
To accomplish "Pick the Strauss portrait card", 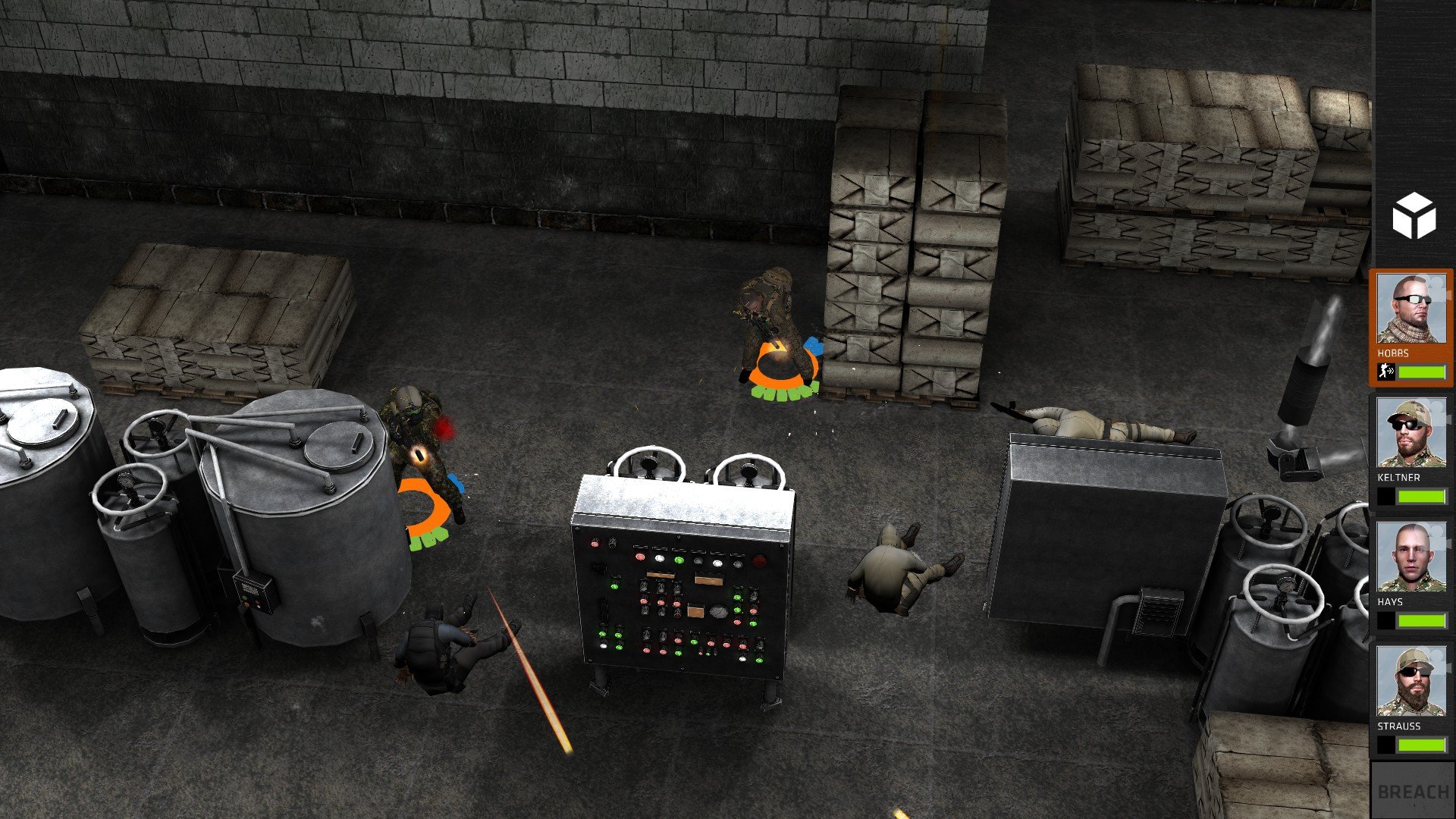I will [x=1410, y=682].
